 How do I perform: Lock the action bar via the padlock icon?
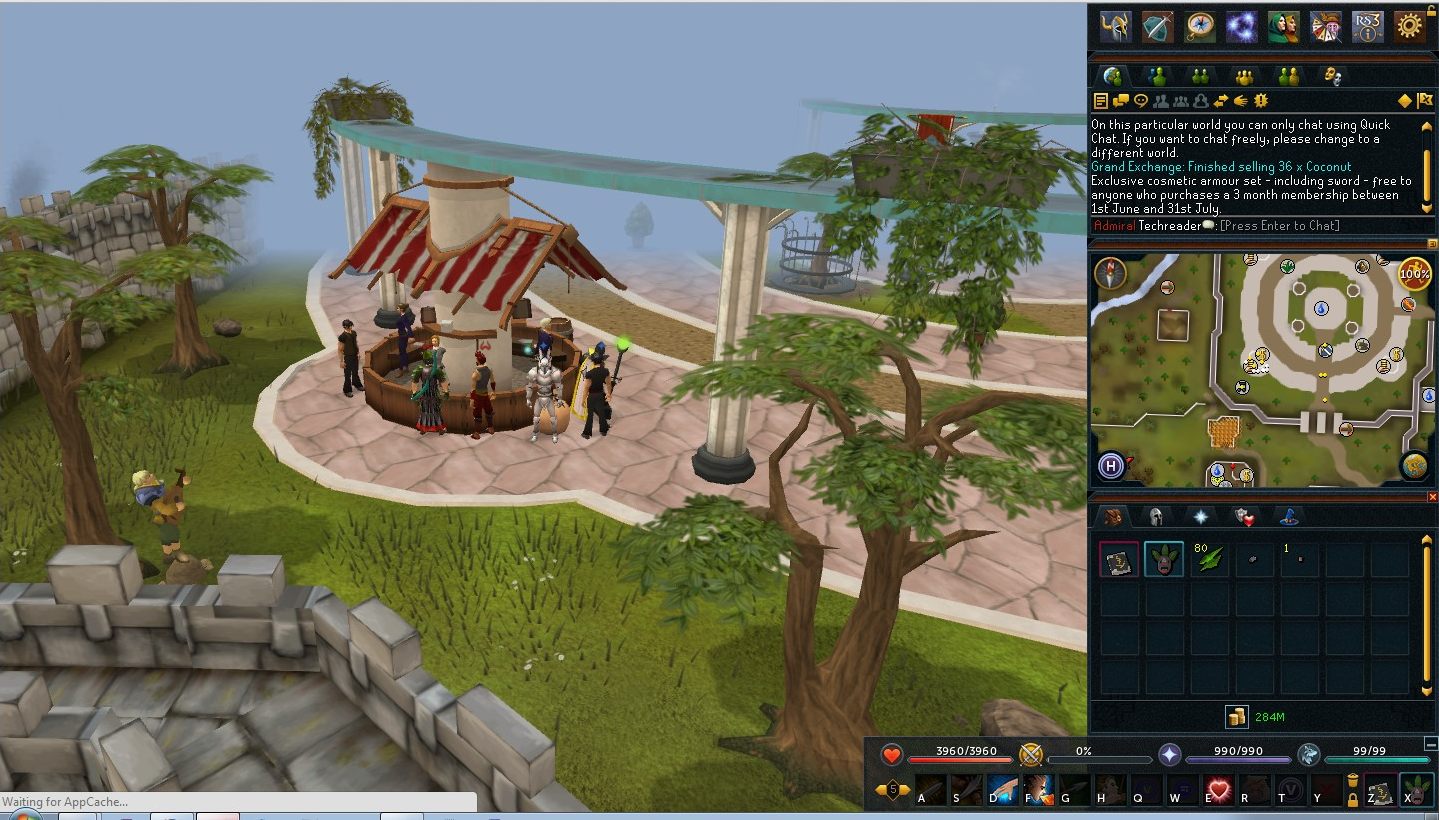[x=1352, y=800]
